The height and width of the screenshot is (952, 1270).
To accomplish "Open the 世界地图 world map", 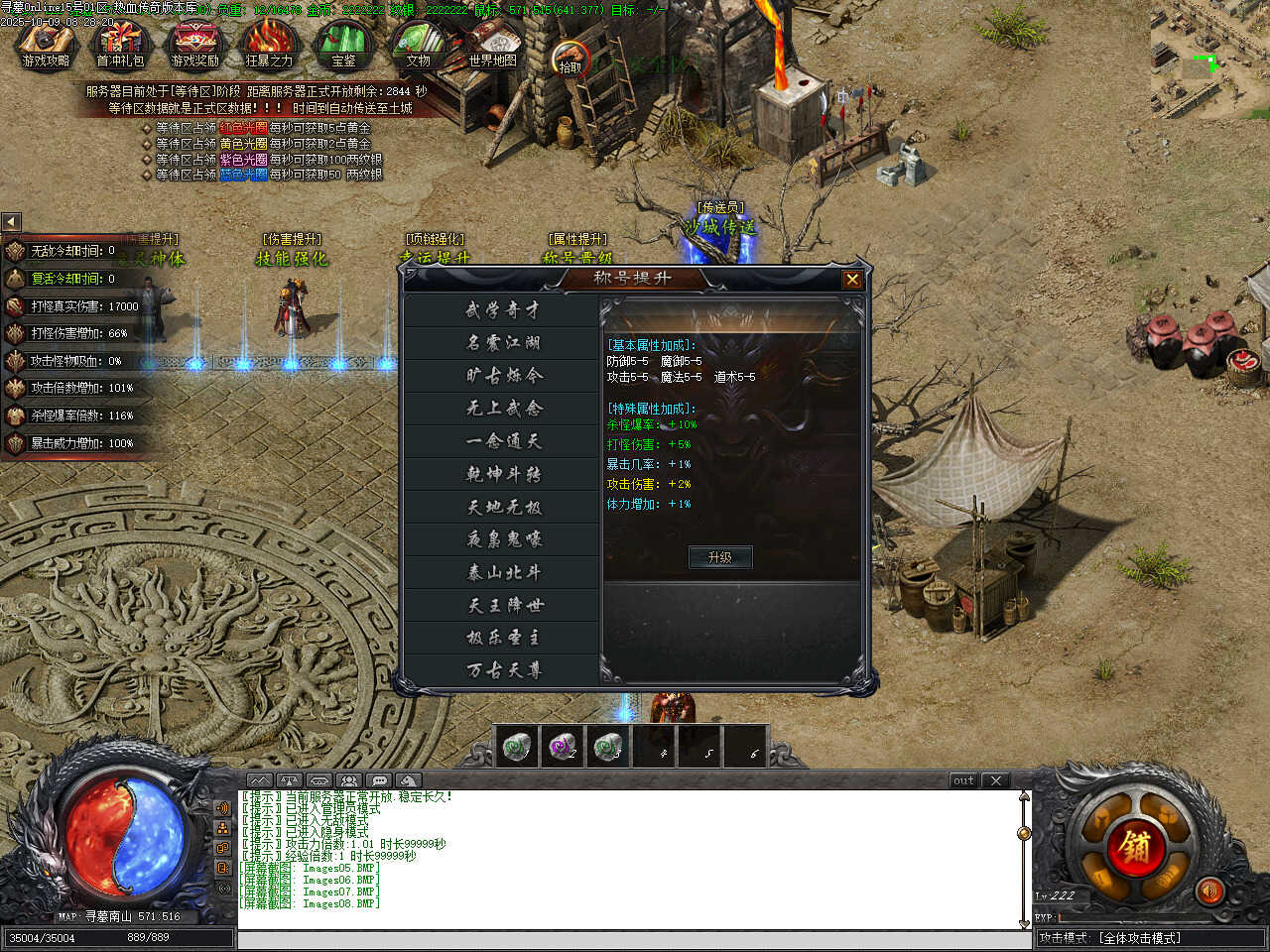I will click(493, 46).
